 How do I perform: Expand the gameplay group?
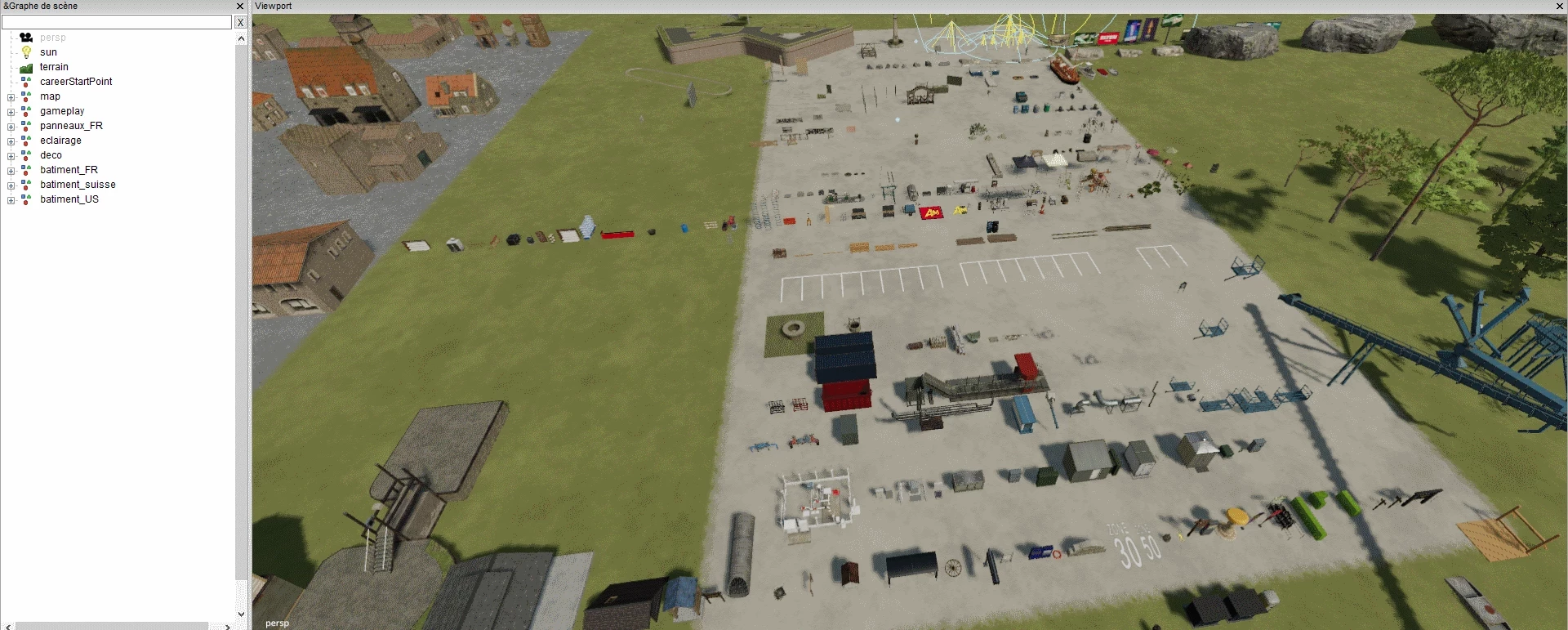pos(11,111)
